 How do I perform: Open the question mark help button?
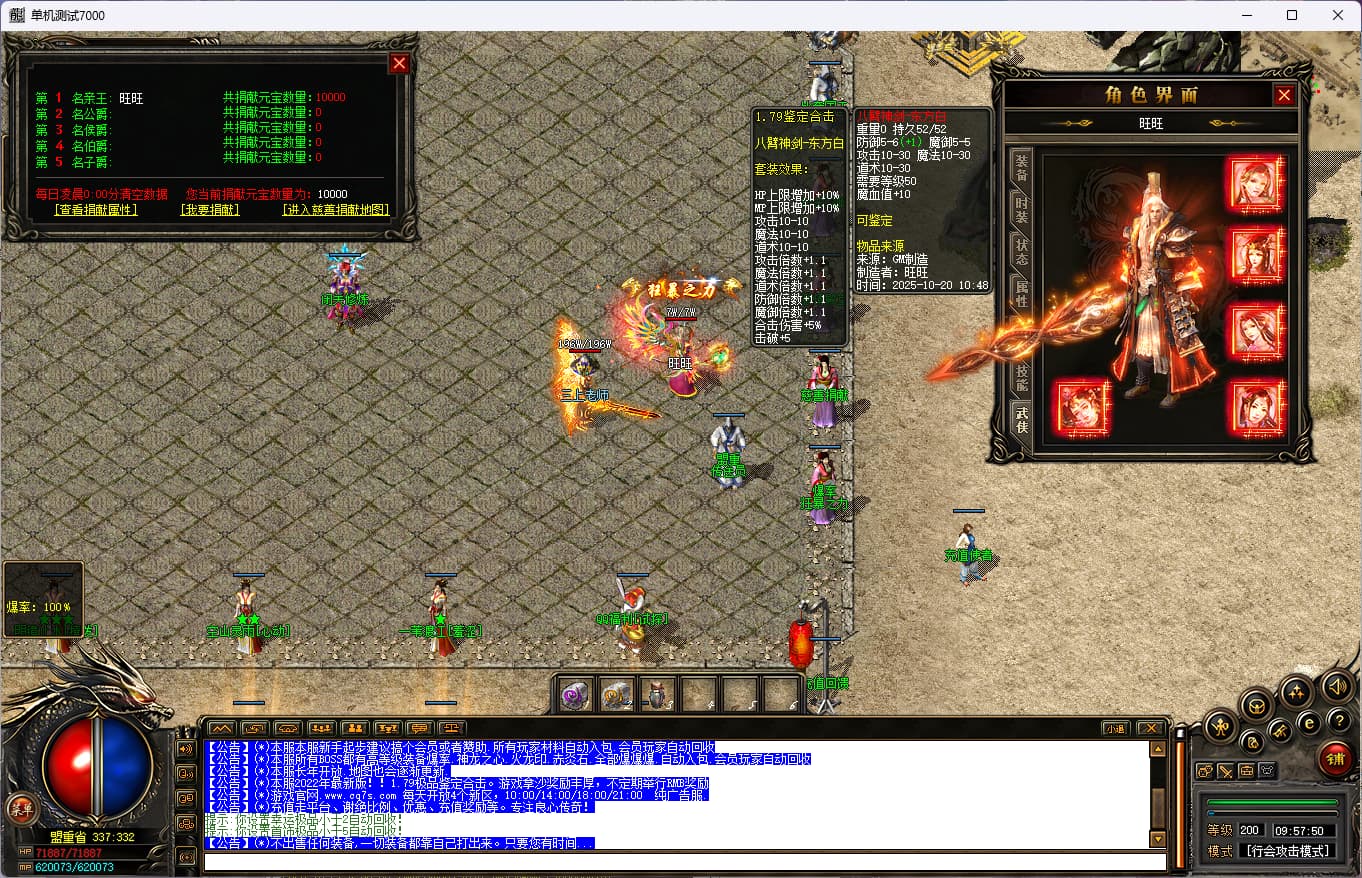pyautogui.click(x=1338, y=720)
